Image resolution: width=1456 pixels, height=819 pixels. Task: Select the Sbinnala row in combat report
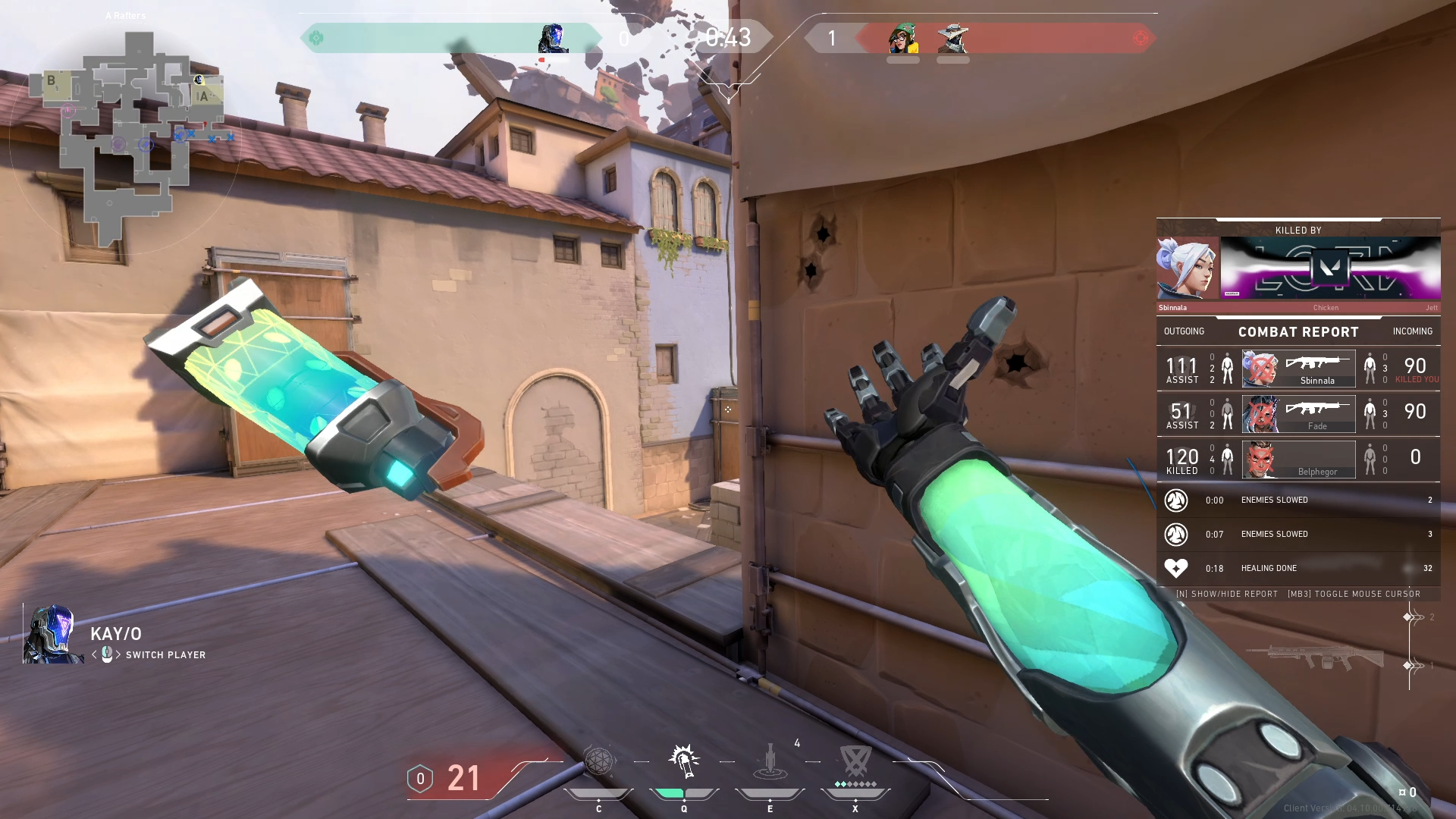click(x=1298, y=369)
